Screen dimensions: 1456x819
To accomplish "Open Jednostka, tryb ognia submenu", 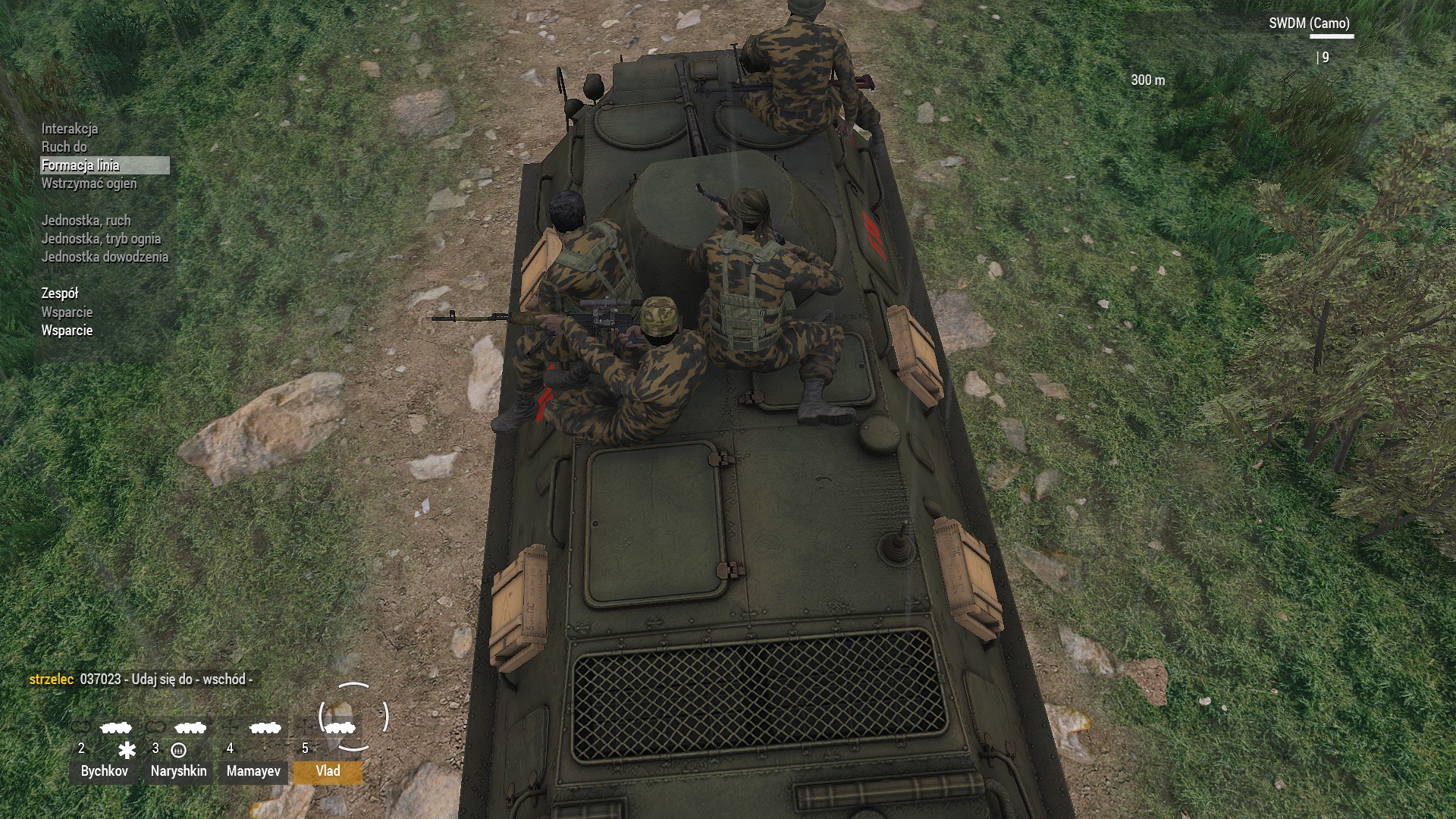I will click(x=101, y=239).
